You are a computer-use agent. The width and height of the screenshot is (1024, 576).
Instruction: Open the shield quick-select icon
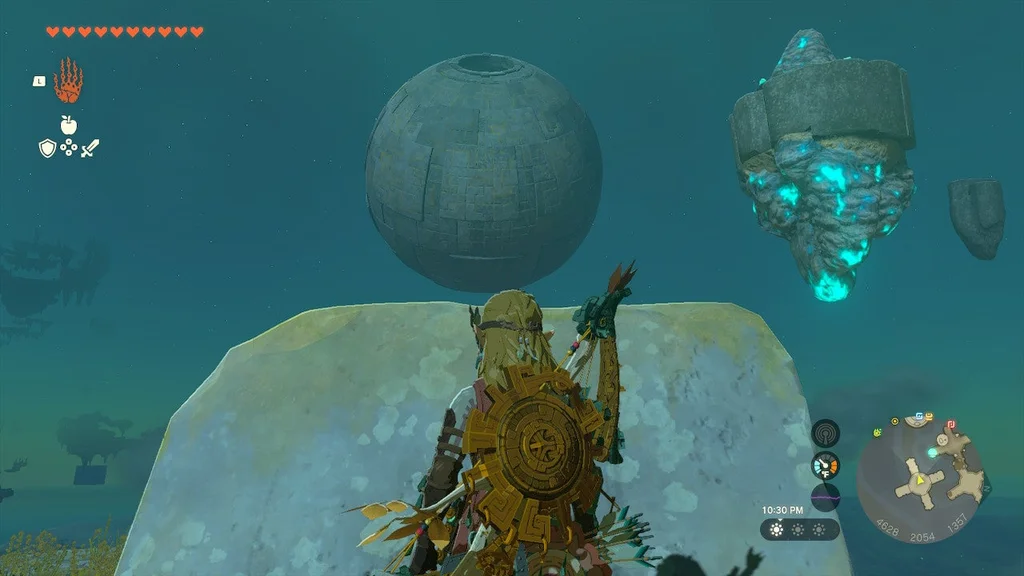point(46,149)
